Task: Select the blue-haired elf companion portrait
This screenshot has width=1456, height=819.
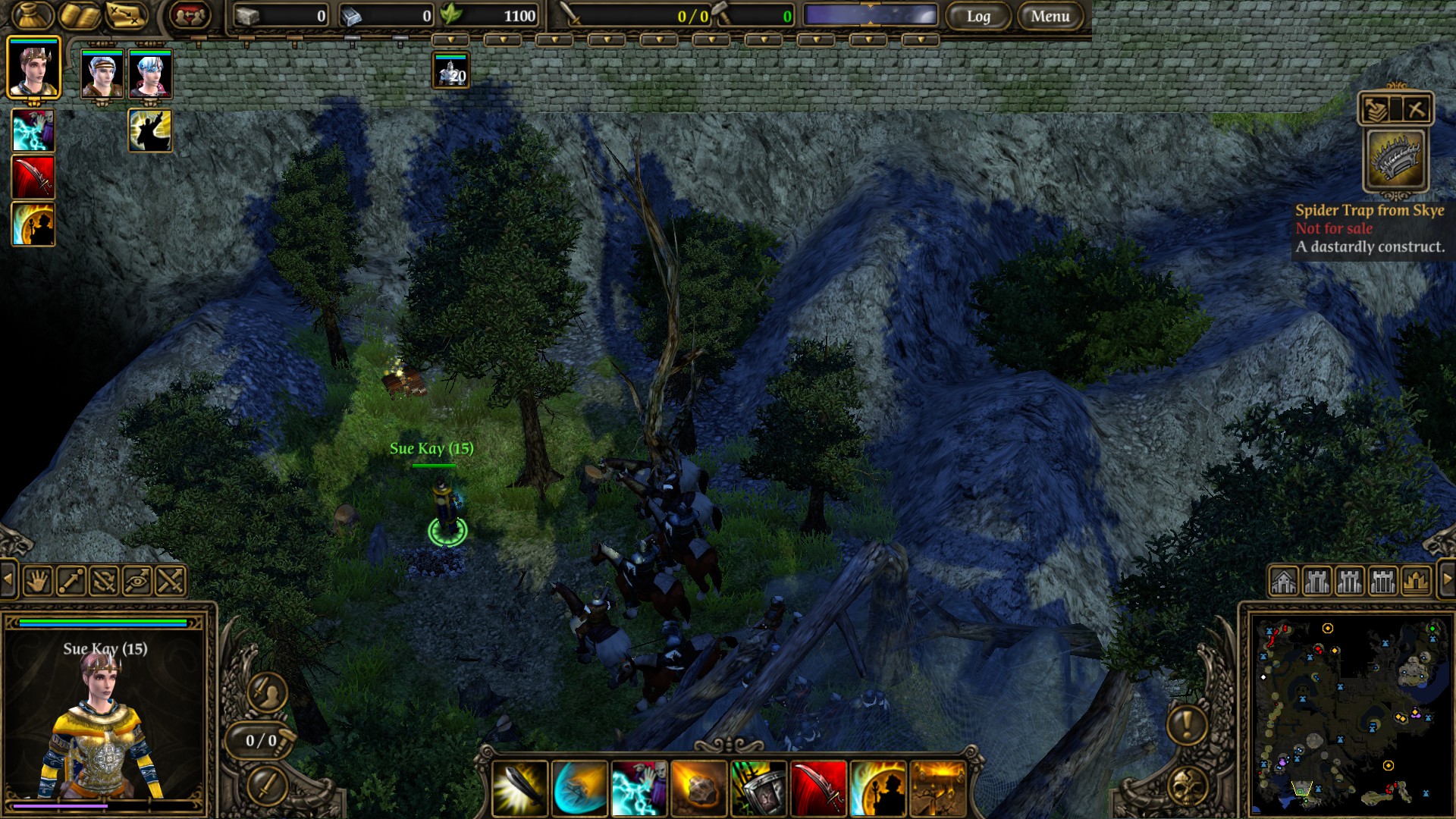Action: 150,74
